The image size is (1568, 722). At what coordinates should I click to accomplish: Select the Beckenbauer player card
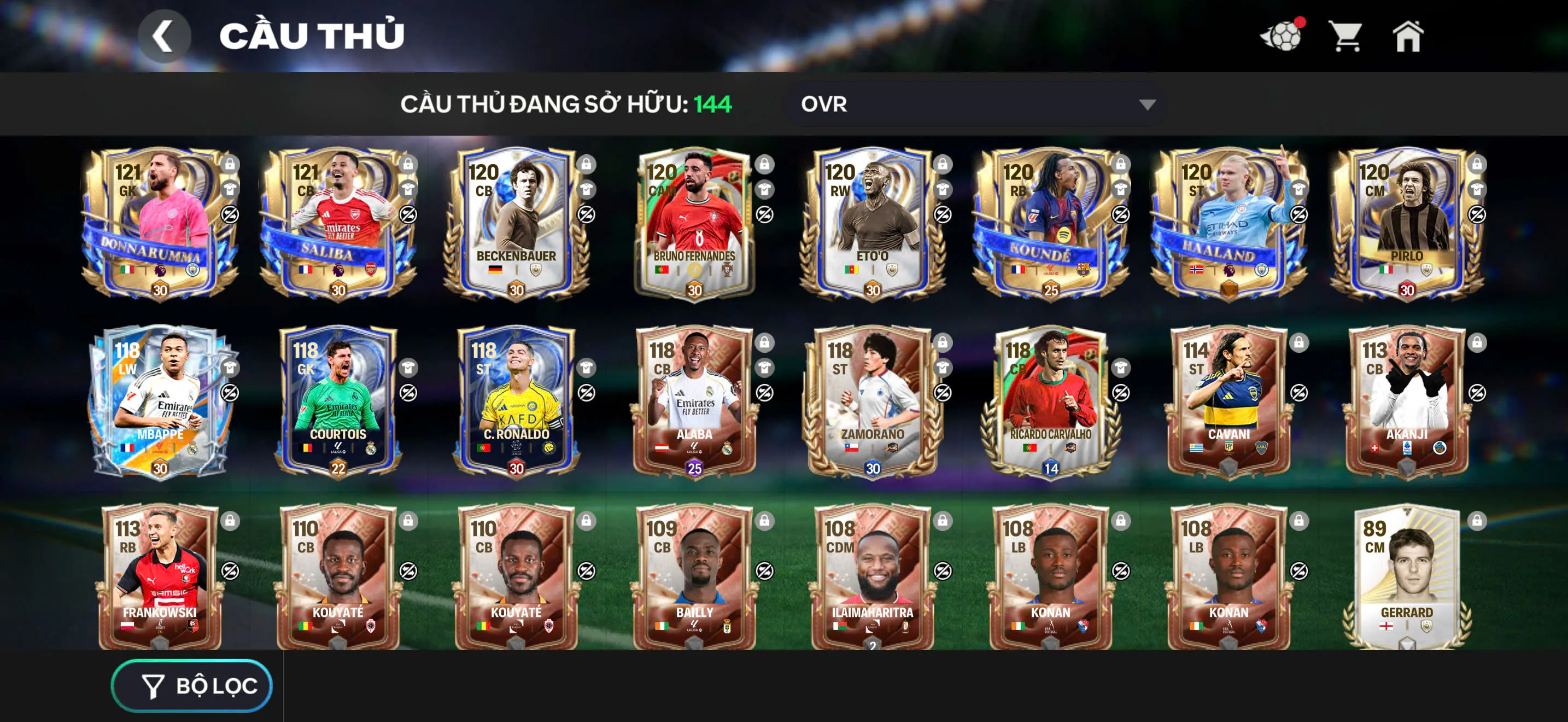(516, 223)
